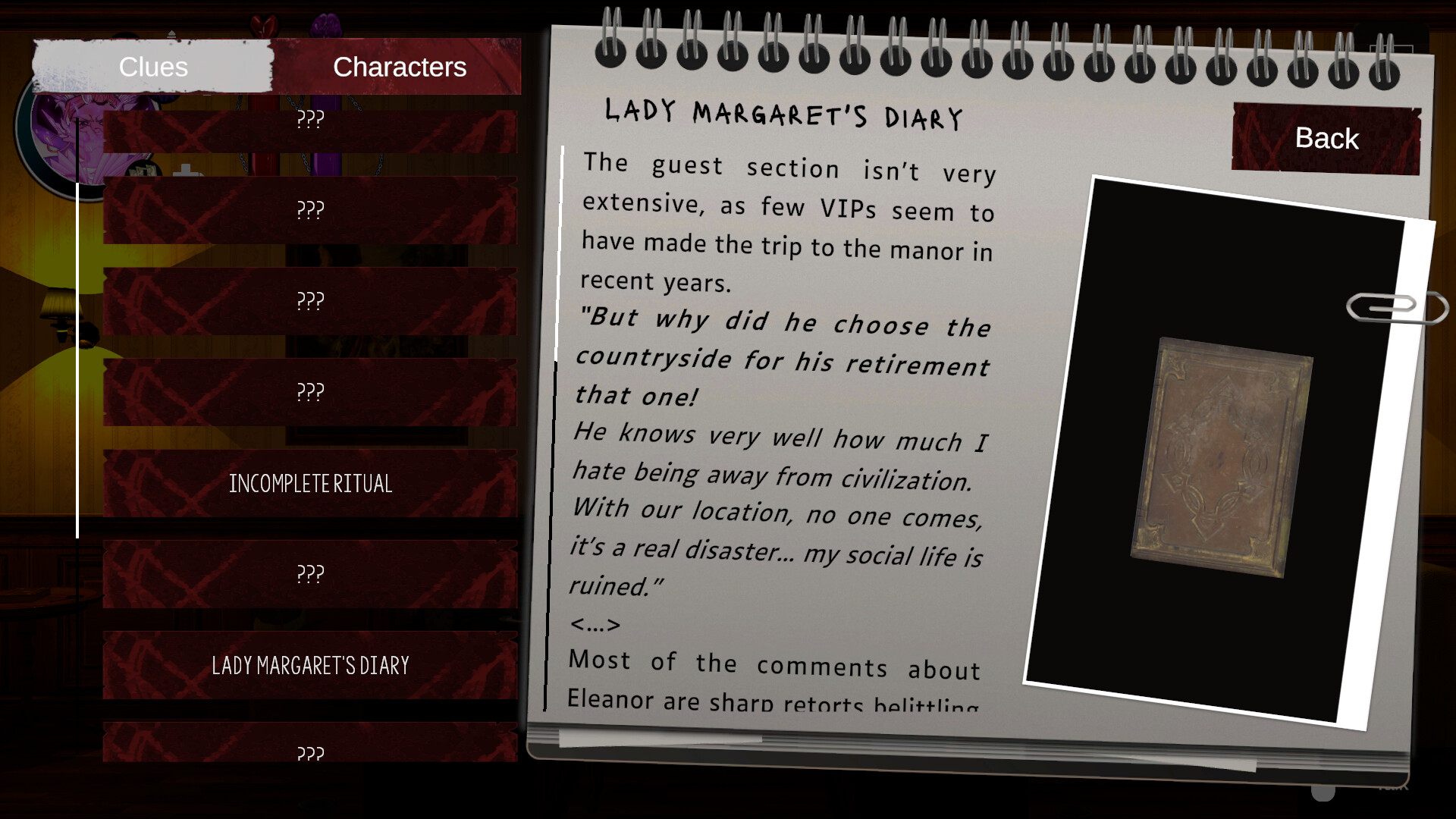Select the Incomplete Ritual clue
This screenshot has height=819, width=1456.
(310, 483)
